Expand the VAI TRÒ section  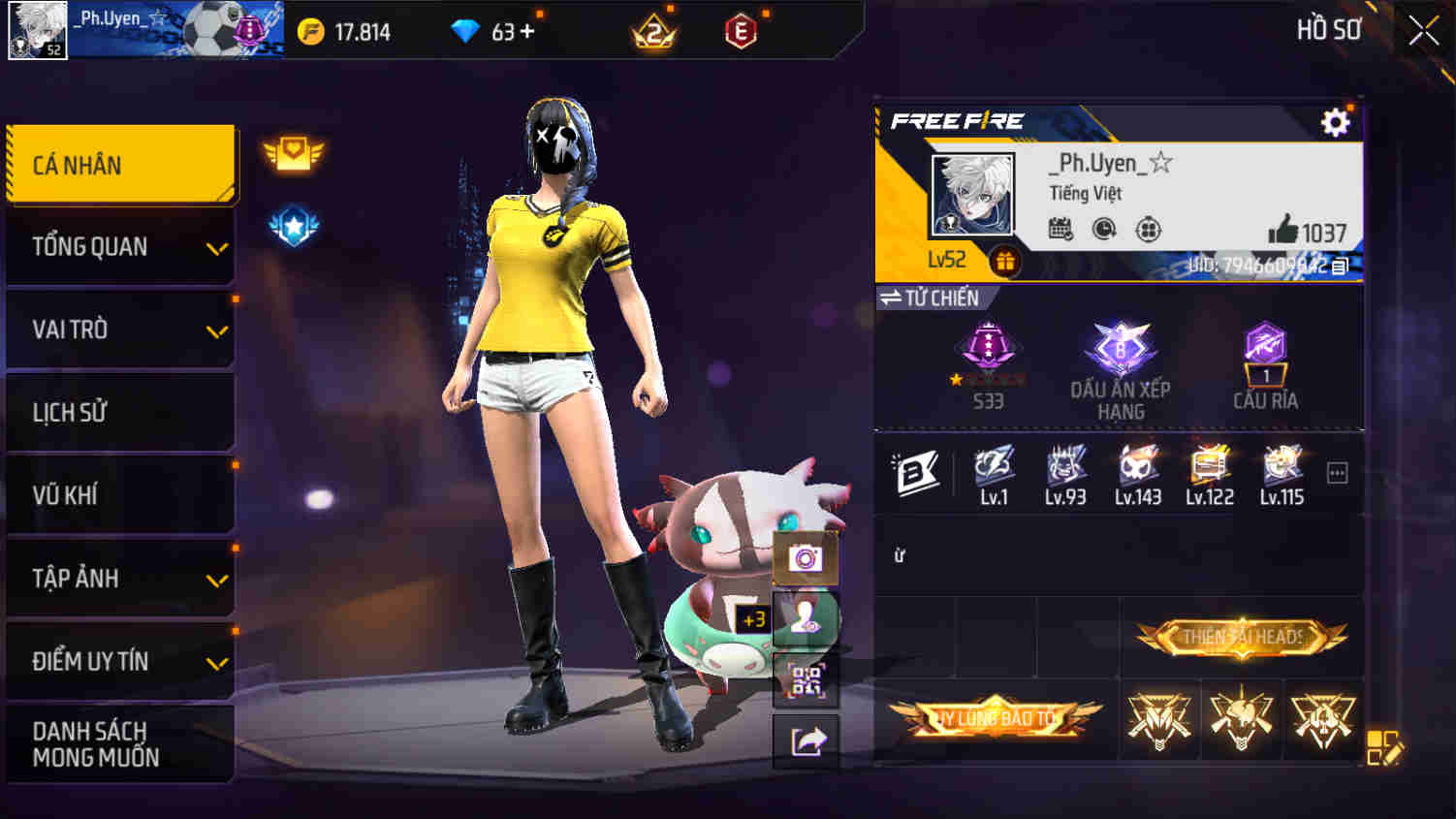point(118,330)
